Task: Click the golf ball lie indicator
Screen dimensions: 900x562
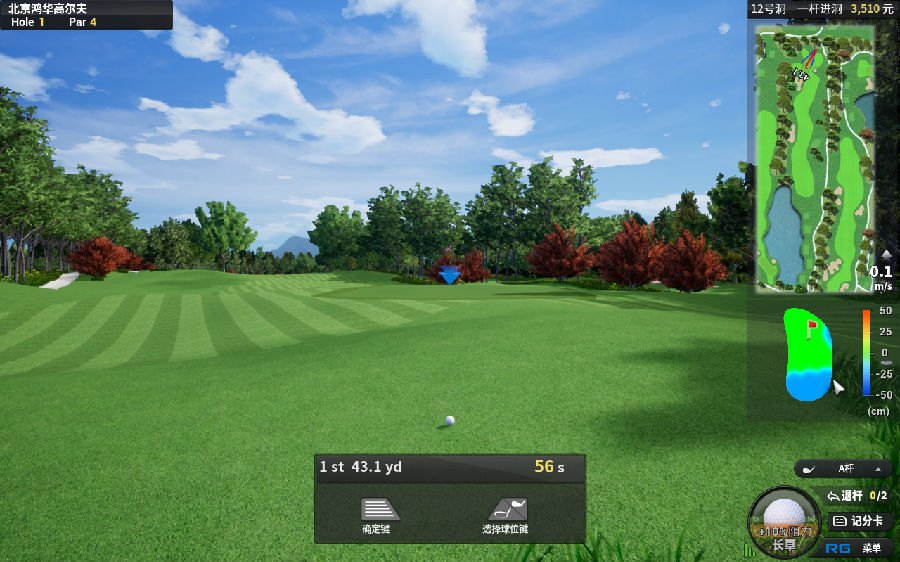Action: coord(782,519)
